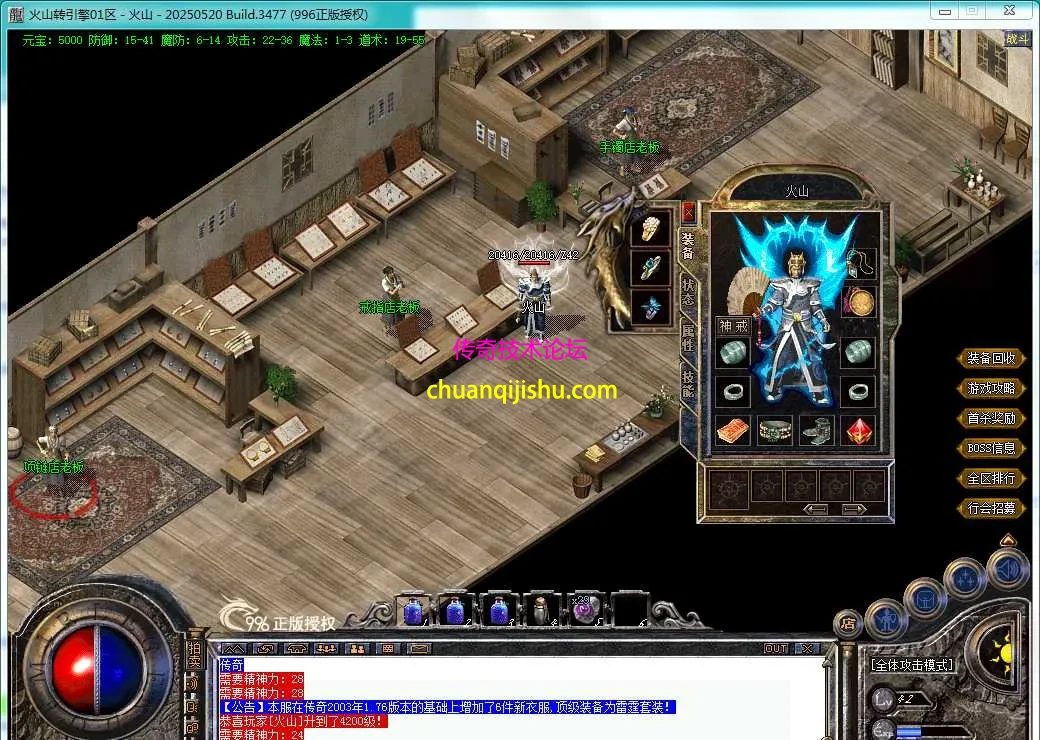Toggle sound with the speaker icon
This screenshot has height=740, width=1040.
pyautogui.click(x=1007, y=569)
